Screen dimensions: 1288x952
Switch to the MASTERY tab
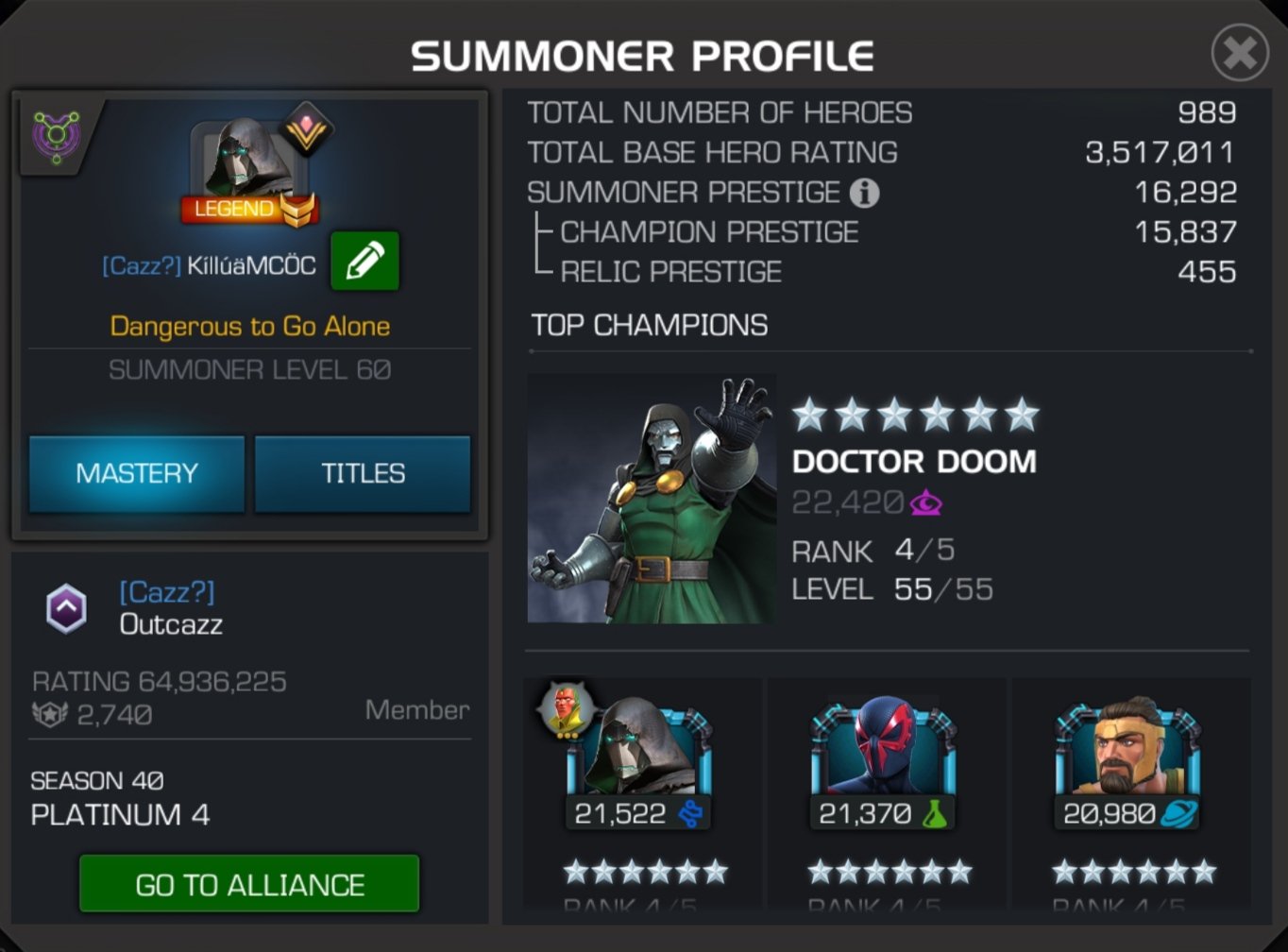(x=136, y=473)
